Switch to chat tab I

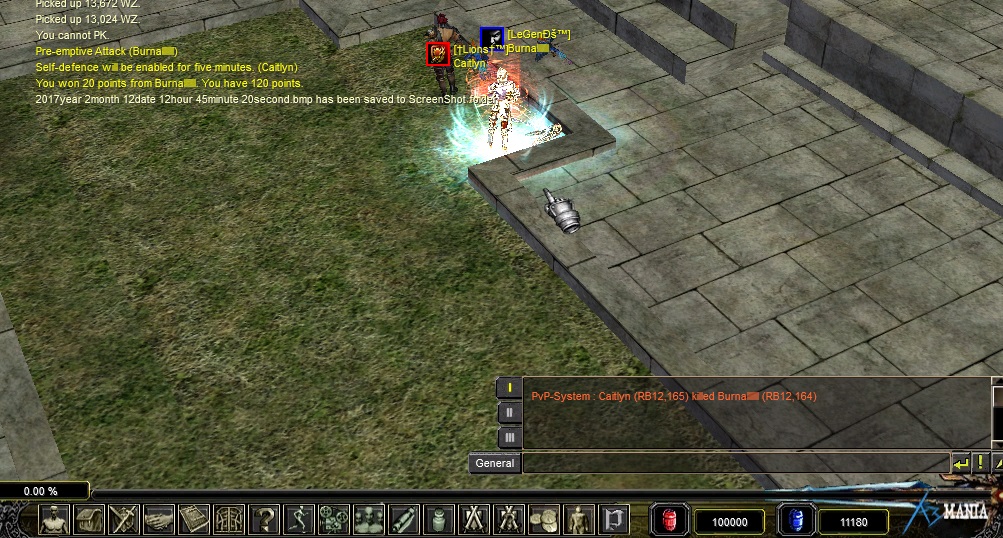click(510, 386)
